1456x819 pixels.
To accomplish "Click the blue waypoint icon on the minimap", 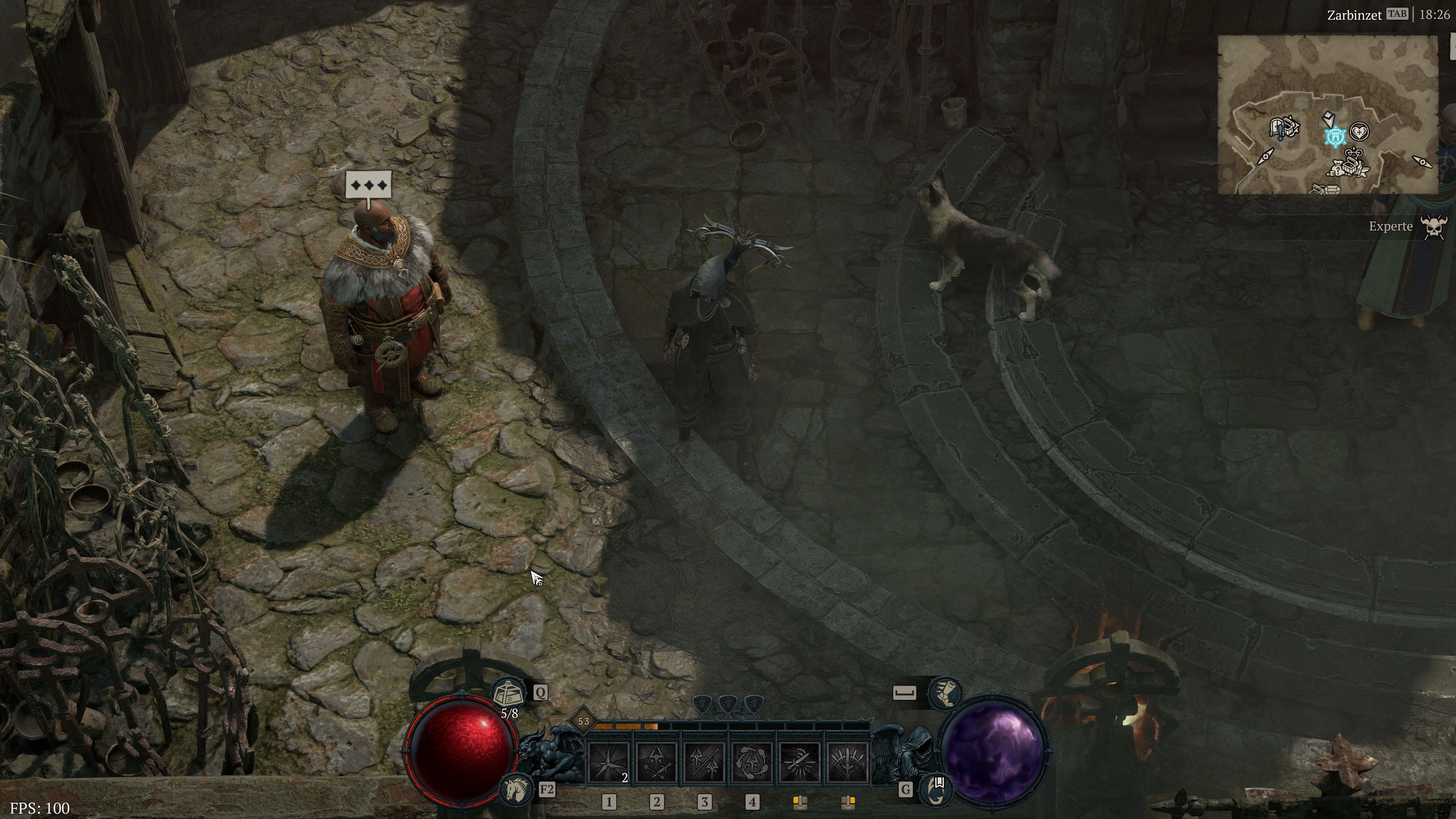I will (x=1335, y=136).
